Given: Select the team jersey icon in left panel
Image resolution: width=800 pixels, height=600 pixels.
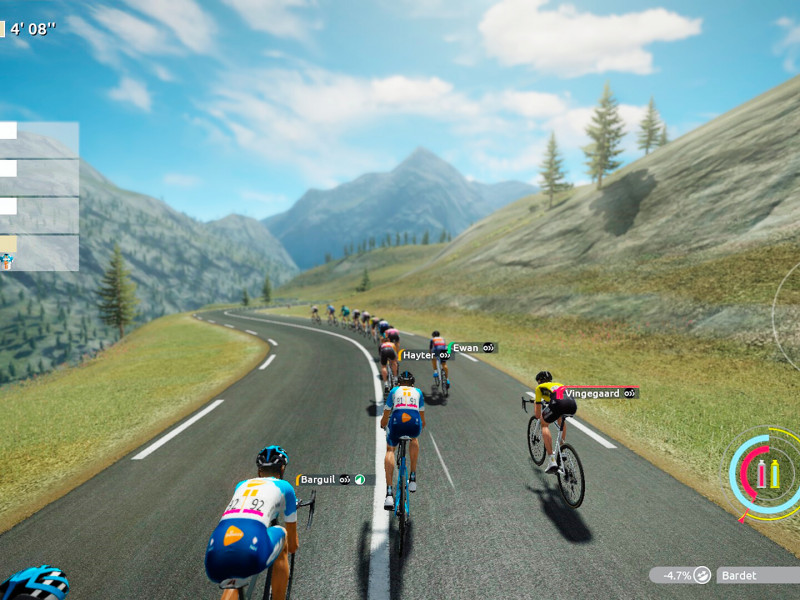Looking at the screenshot, I should pos(8,260).
